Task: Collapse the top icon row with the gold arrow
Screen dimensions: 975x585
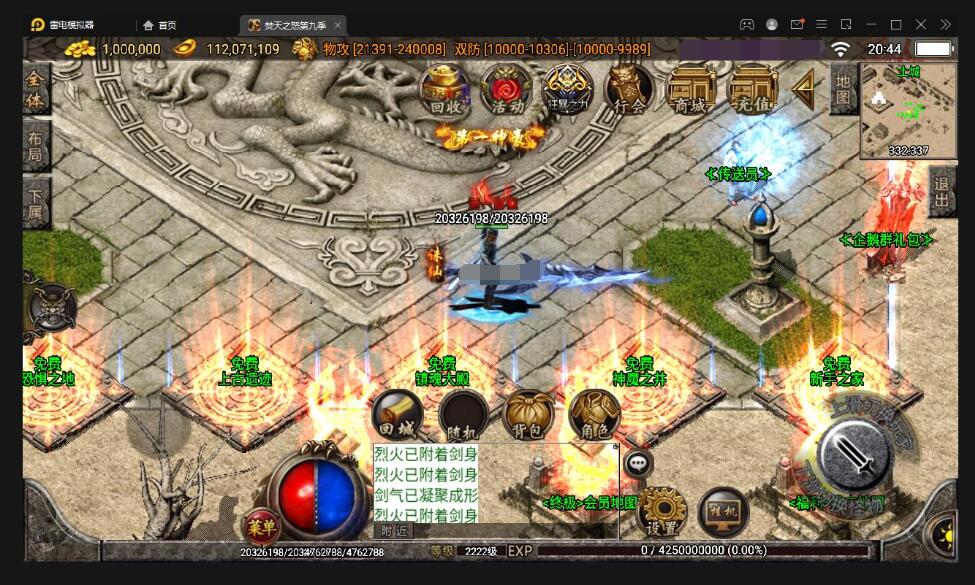Action: 803,89
